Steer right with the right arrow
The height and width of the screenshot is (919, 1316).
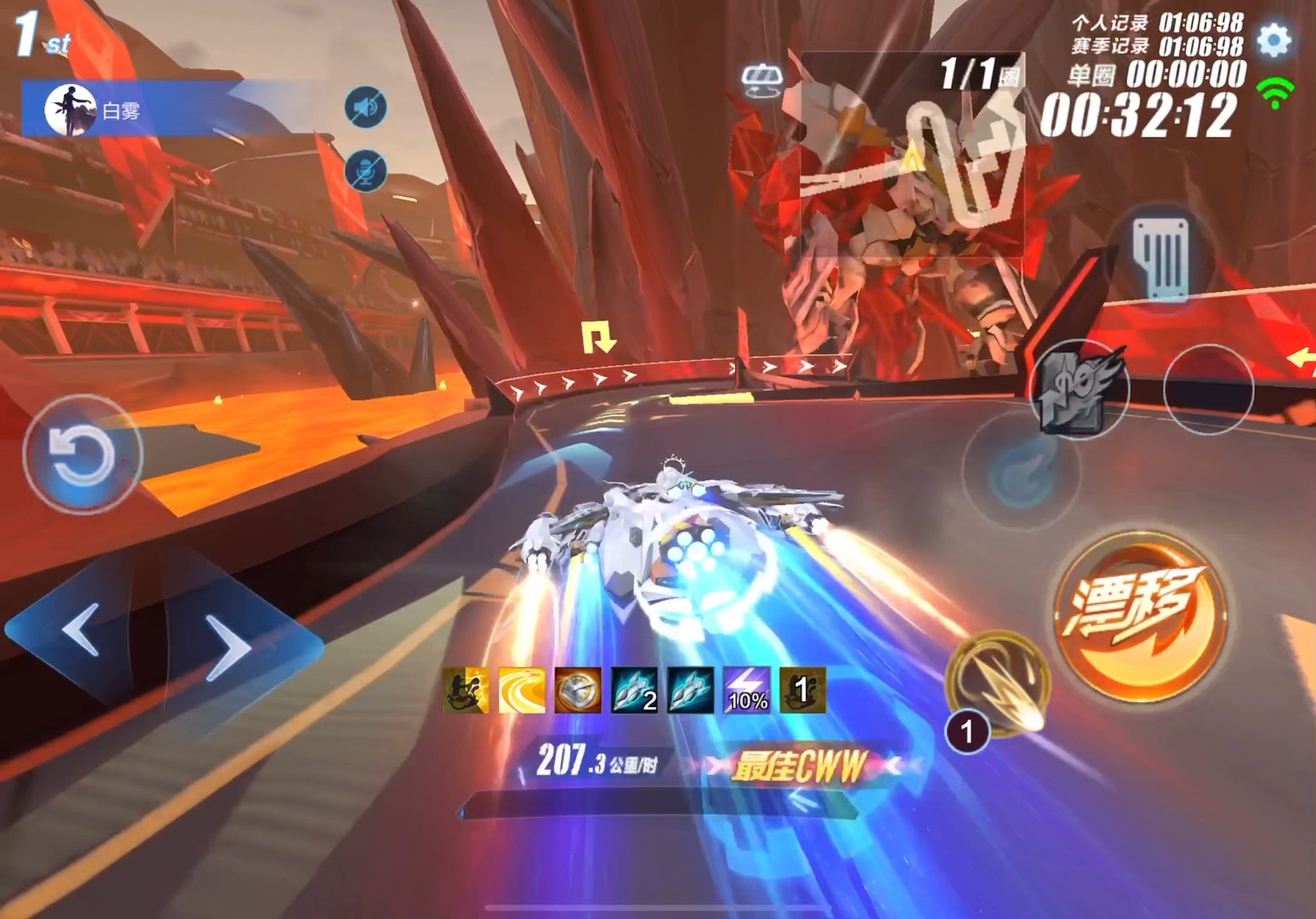[228, 648]
